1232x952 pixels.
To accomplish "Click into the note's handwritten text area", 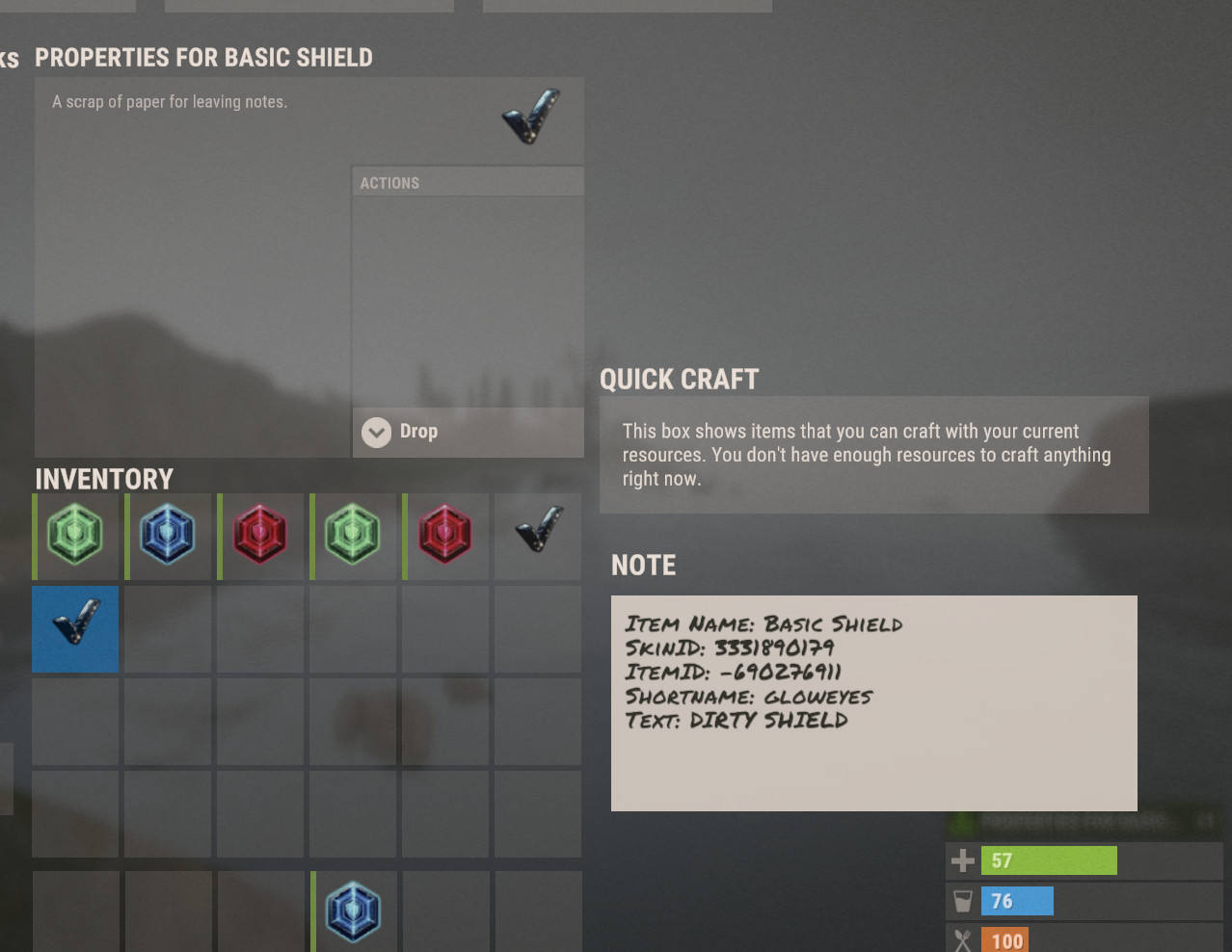I will (x=873, y=703).
